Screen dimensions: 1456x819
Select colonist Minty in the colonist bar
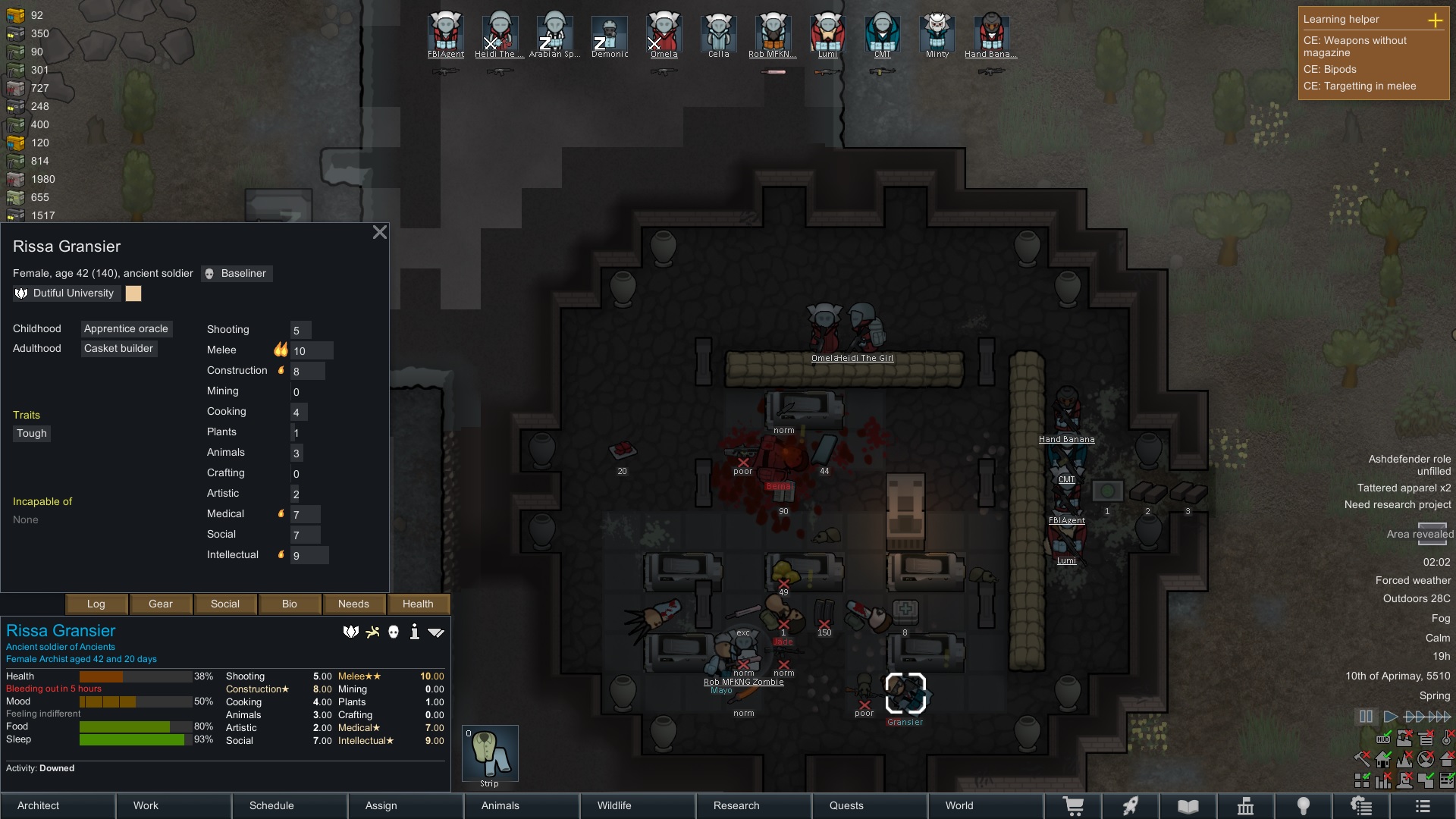click(x=937, y=33)
